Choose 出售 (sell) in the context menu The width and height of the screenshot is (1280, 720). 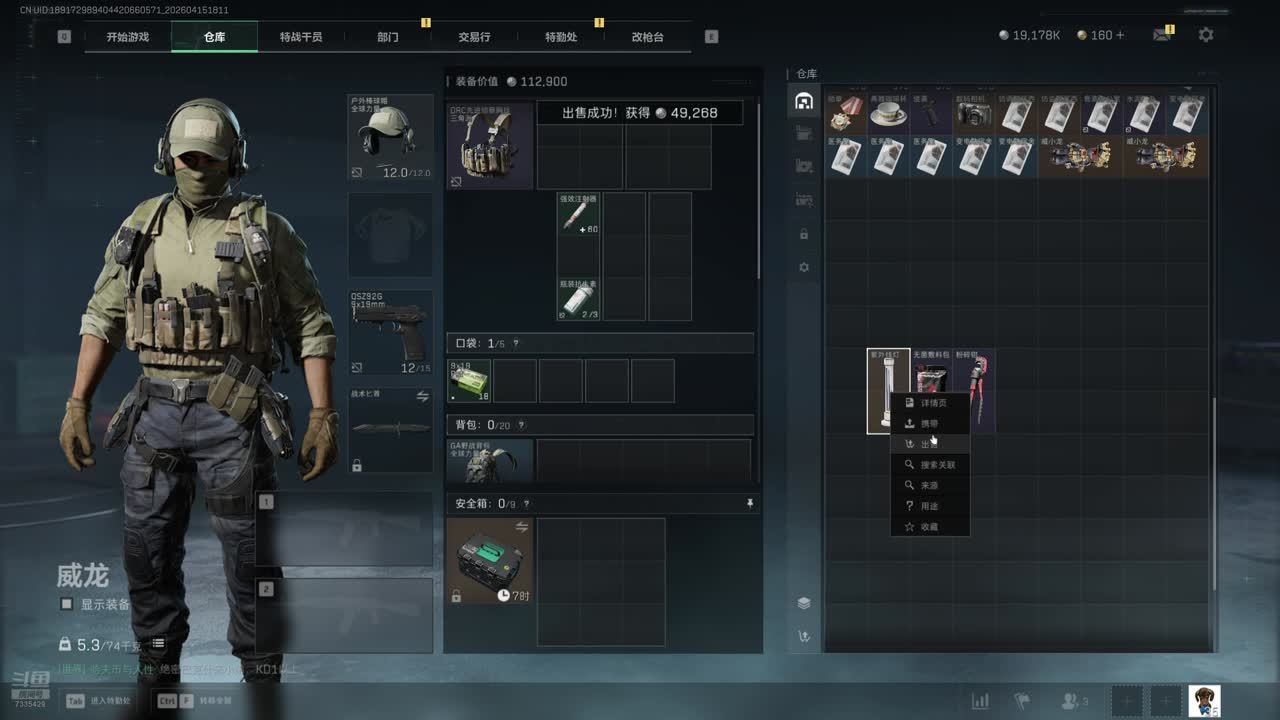coord(929,444)
